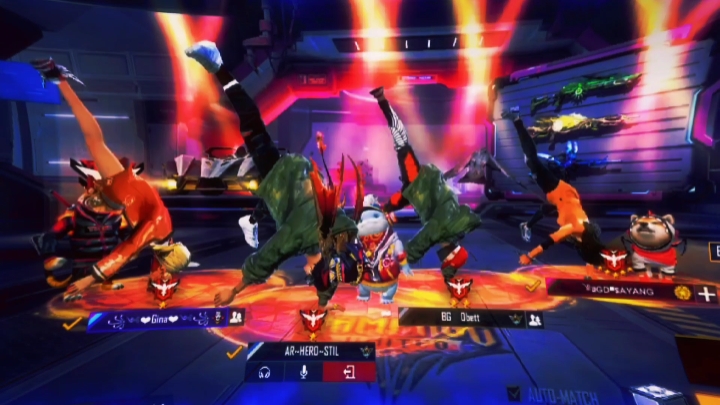
Task: Add a friend with the plus button
Action: (x=707, y=293)
